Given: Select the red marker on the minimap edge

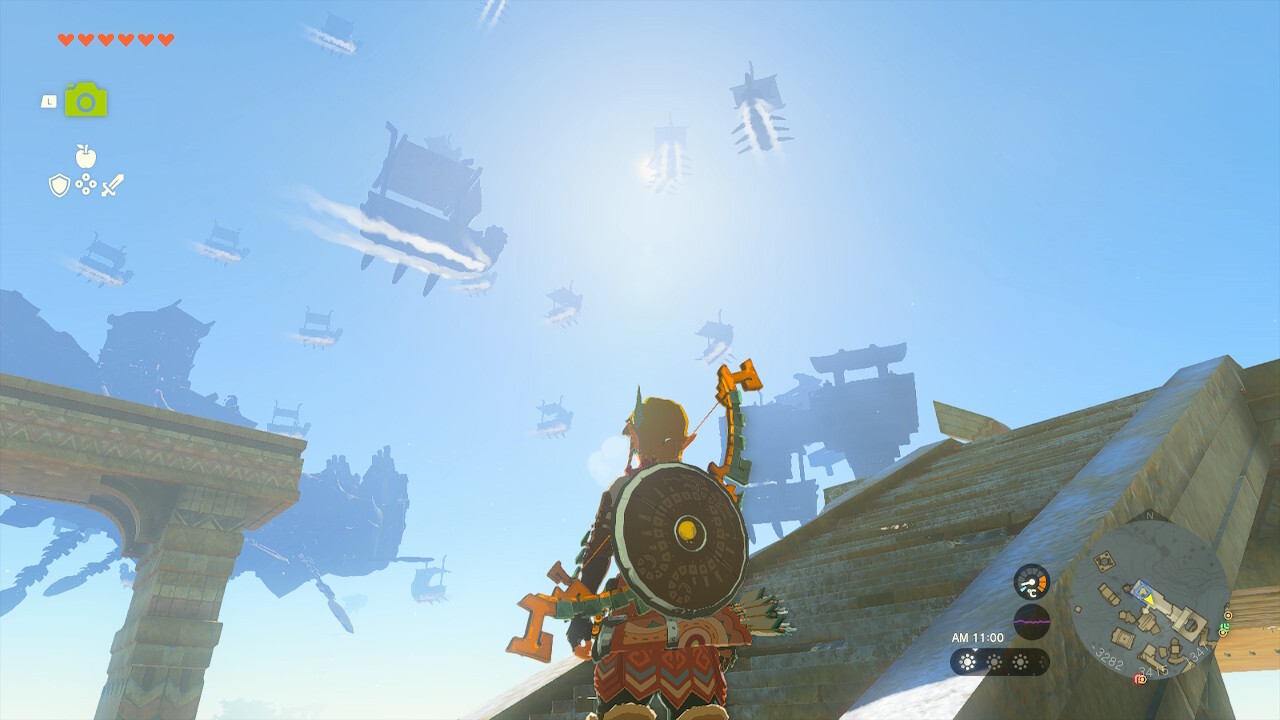Looking at the screenshot, I should click(x=1139, y=679).
